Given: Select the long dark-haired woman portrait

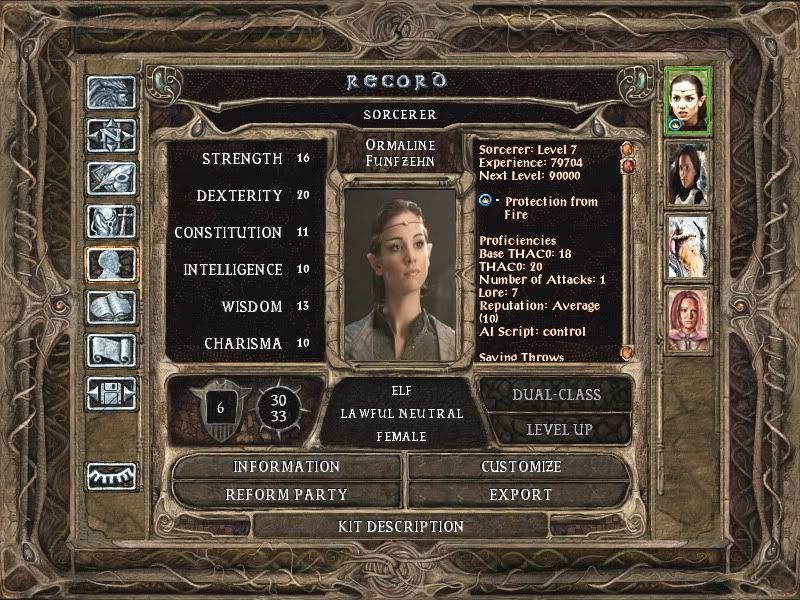Looking at the screenshot, I should pos(688,173).
